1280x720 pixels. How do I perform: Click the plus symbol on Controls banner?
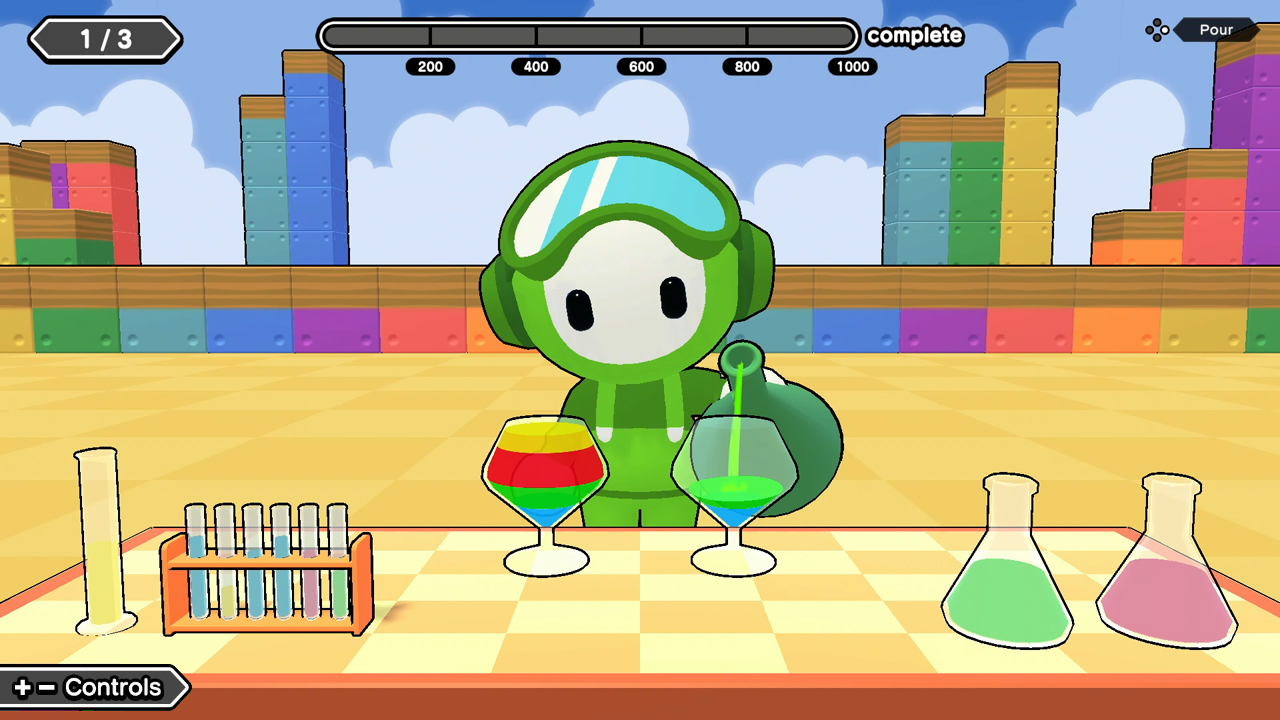(23, 687)
